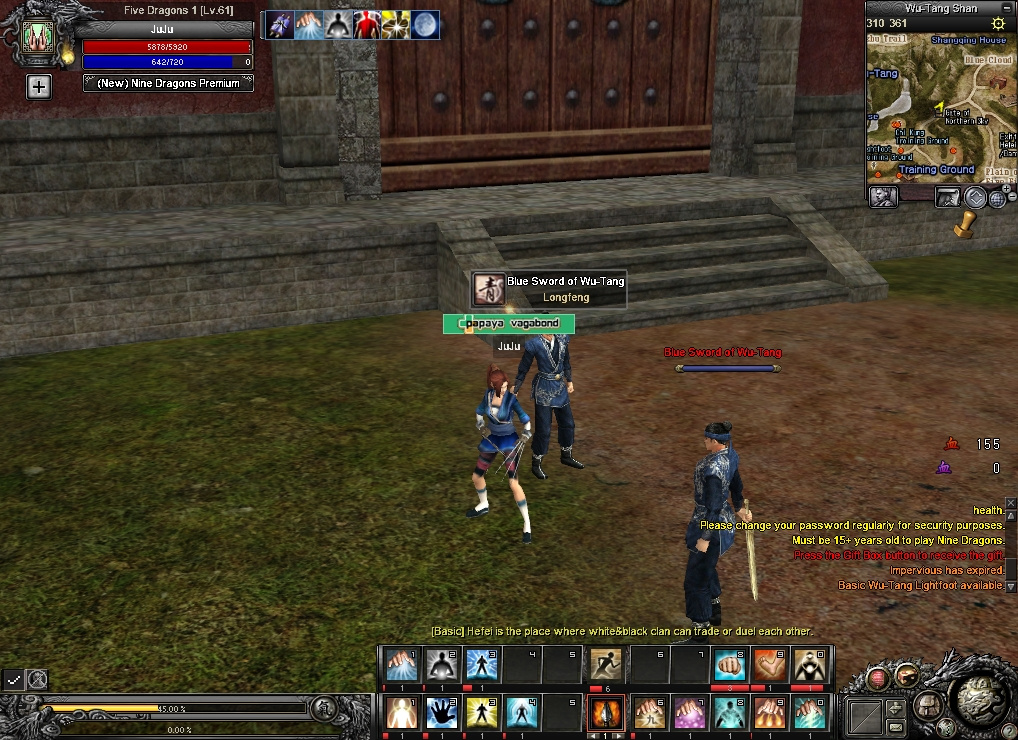Open the envelope mail button
Viewport: 1018px width, 740px height.
[x=895, y=725]
